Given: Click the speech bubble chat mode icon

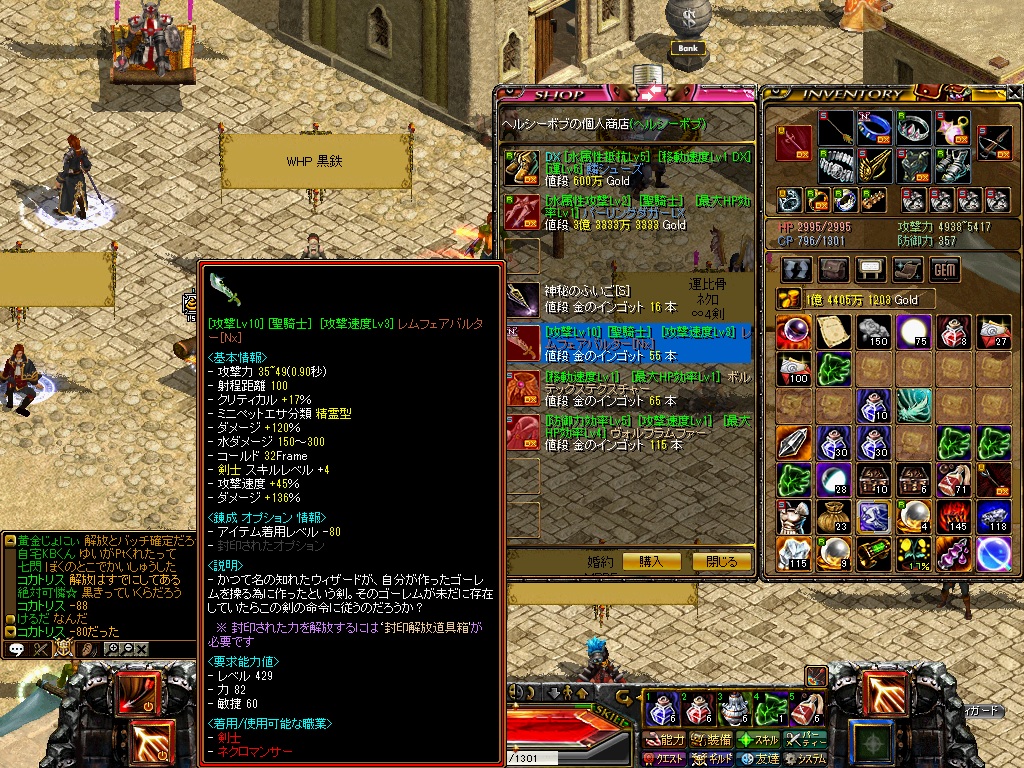Looking at the screenshot, I should click(16, 649).
